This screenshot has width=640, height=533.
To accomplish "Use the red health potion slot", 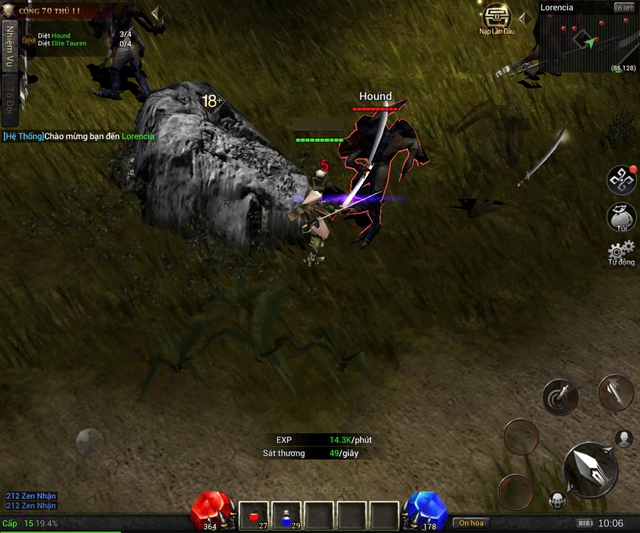I will pos(255,516).
